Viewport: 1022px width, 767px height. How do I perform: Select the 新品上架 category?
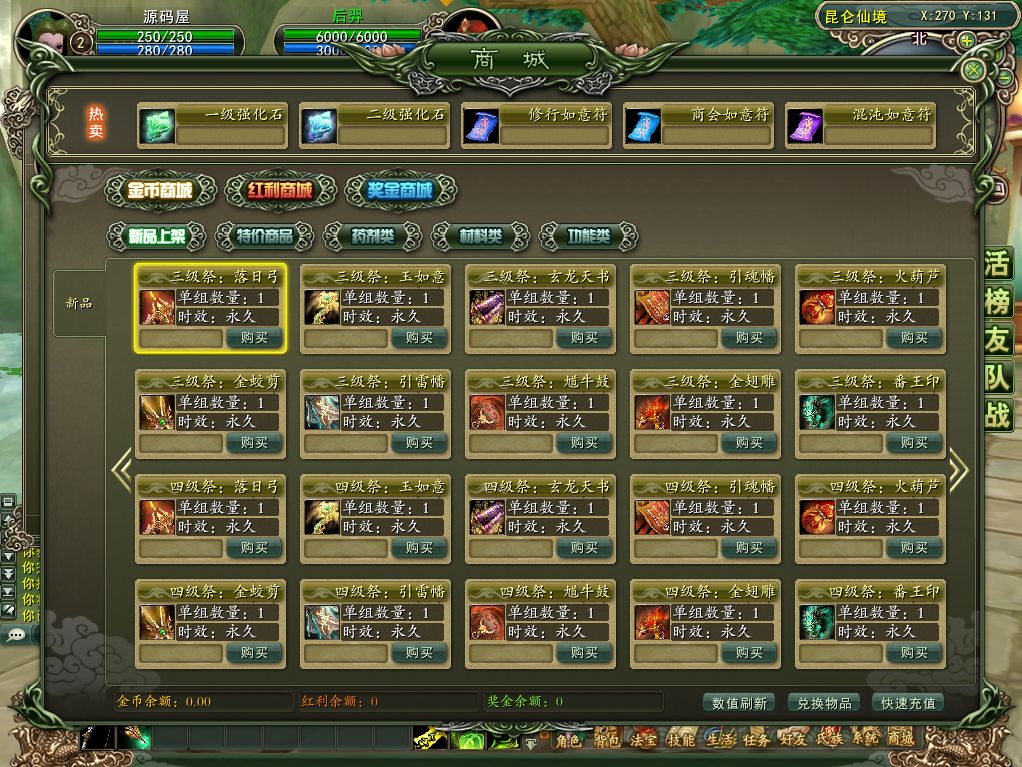(x=156, y=237)
